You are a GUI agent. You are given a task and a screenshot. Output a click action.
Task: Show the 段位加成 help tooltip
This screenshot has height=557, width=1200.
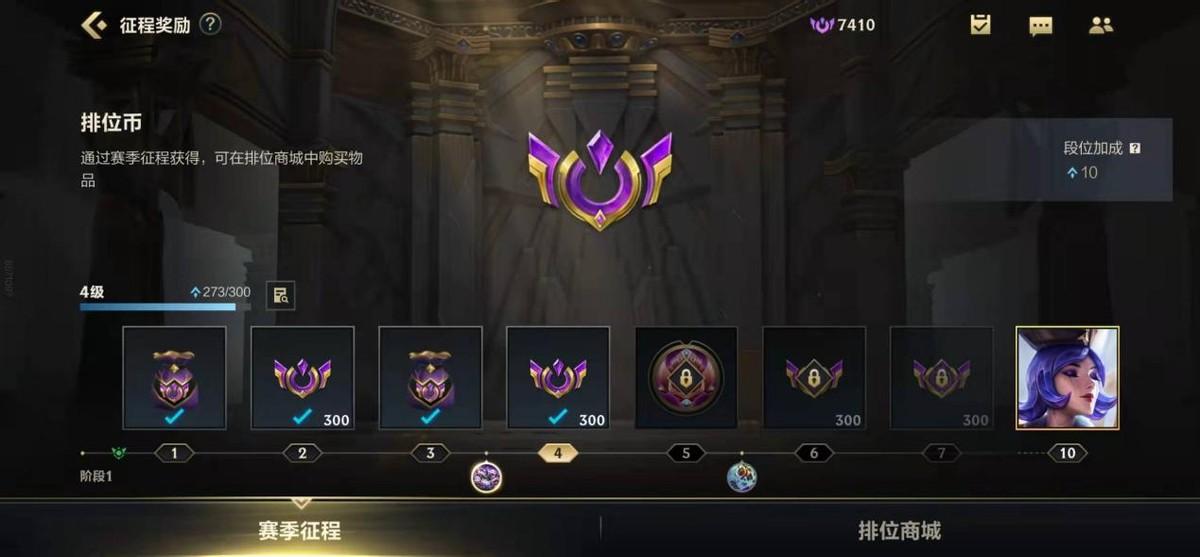coord(1134,148)
